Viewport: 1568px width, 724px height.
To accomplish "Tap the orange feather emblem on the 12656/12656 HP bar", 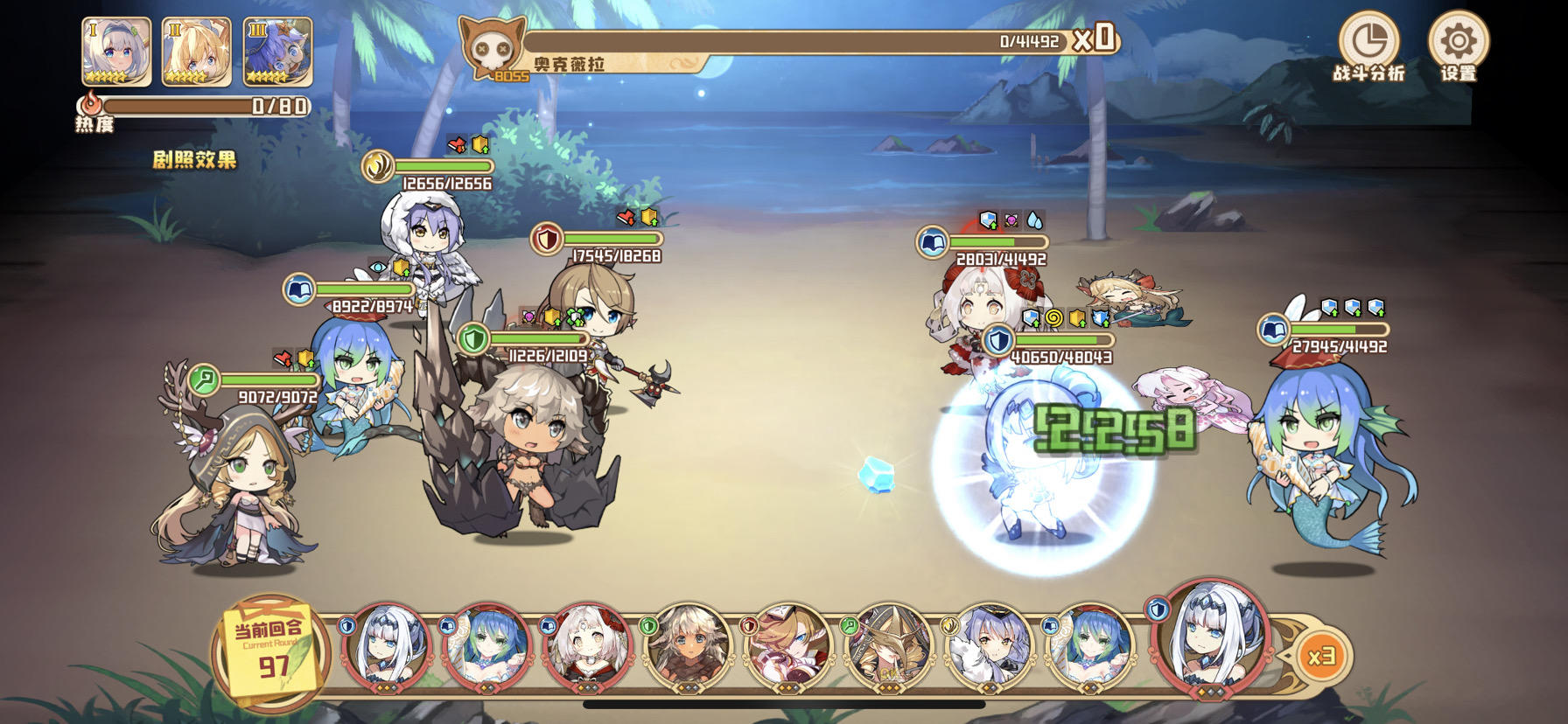I will pos(376,165).
